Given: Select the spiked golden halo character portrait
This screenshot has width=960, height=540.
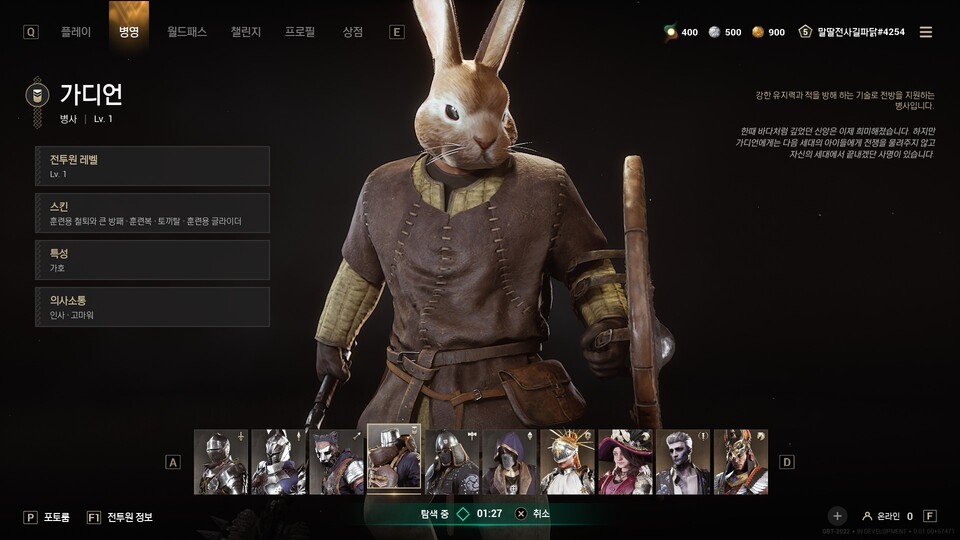Looking at the screenshot, I should coord(568,462).
